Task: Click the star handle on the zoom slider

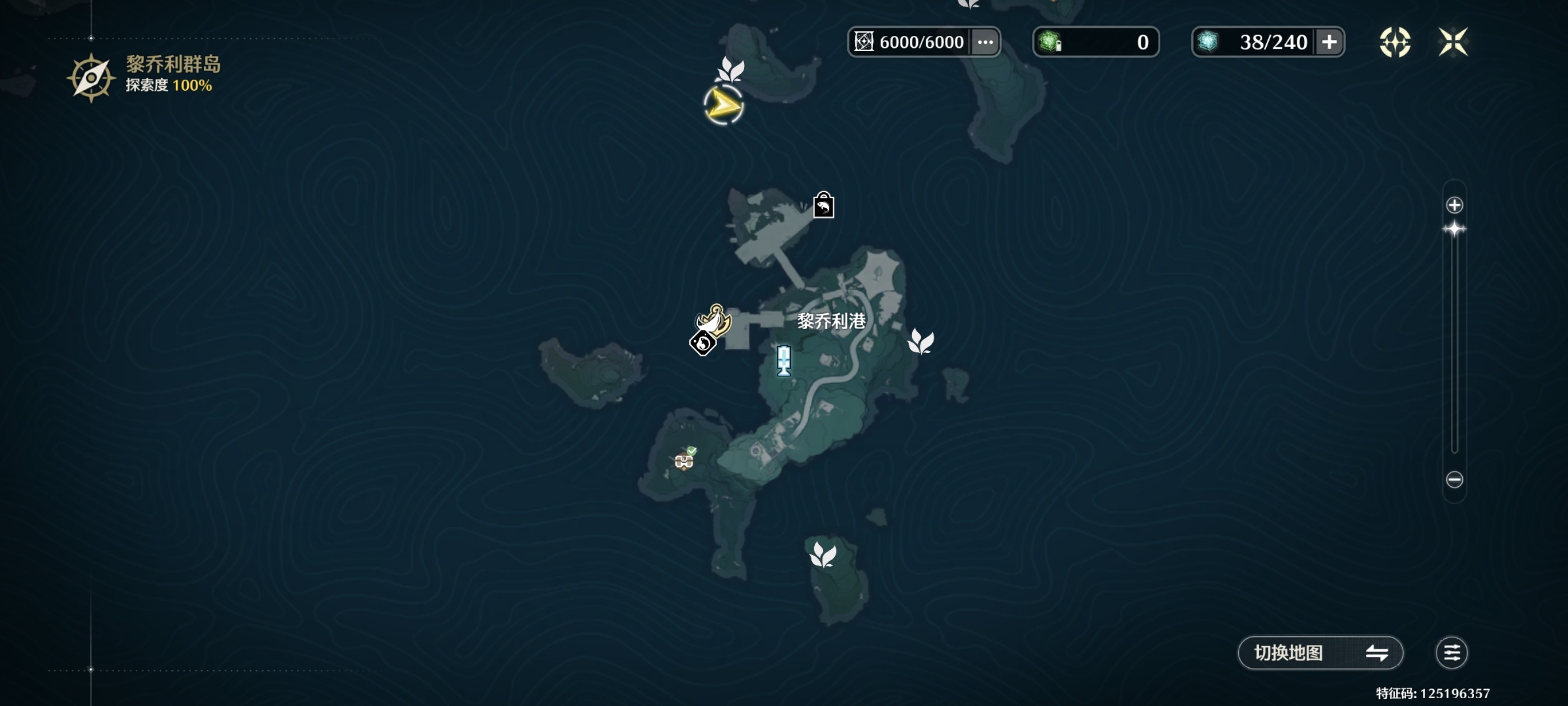Action: click(x=1454, y=229)
